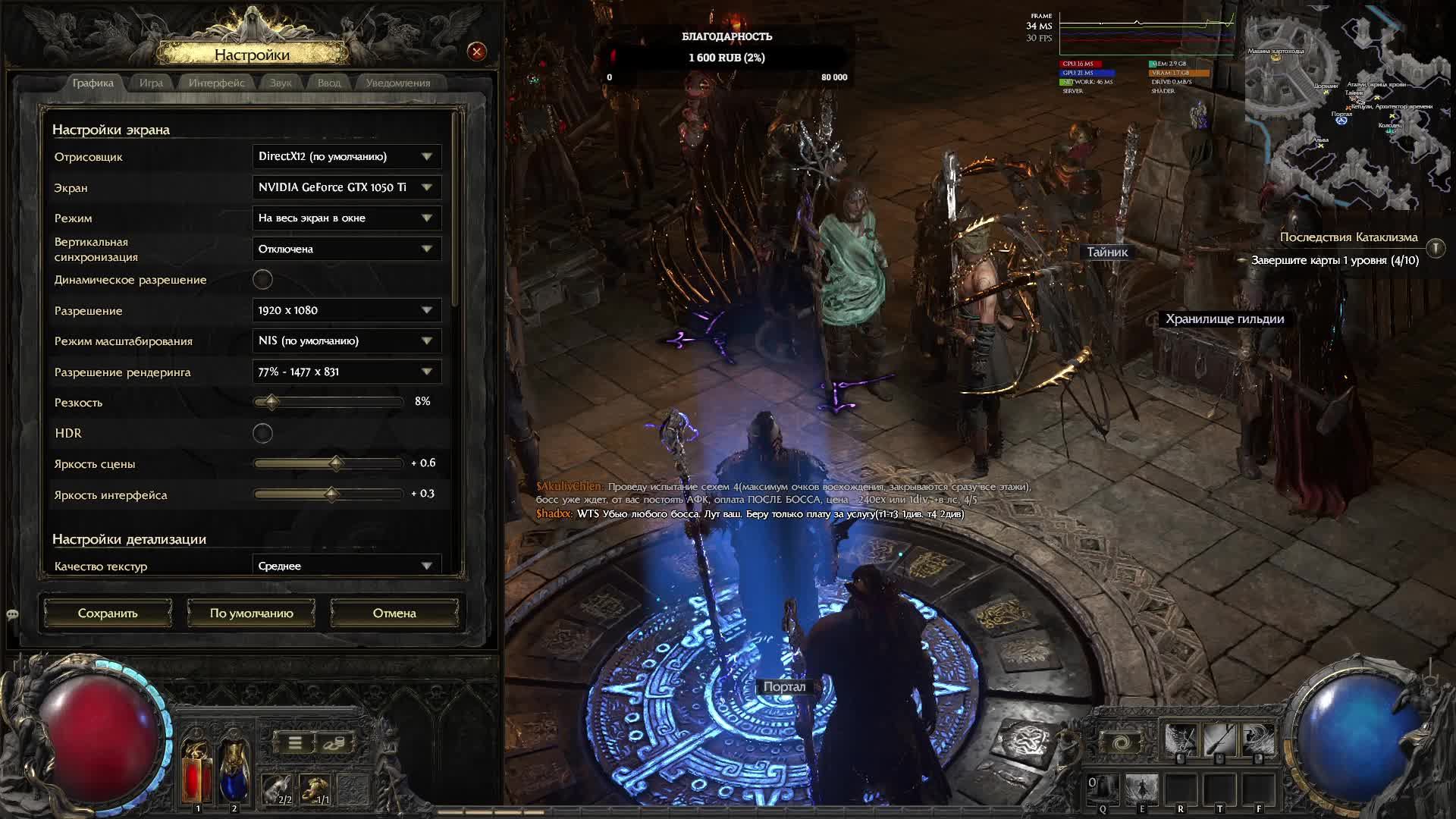Choose the Качество текстур dropdown
The image size is (1456, 819).
(347, 566)
